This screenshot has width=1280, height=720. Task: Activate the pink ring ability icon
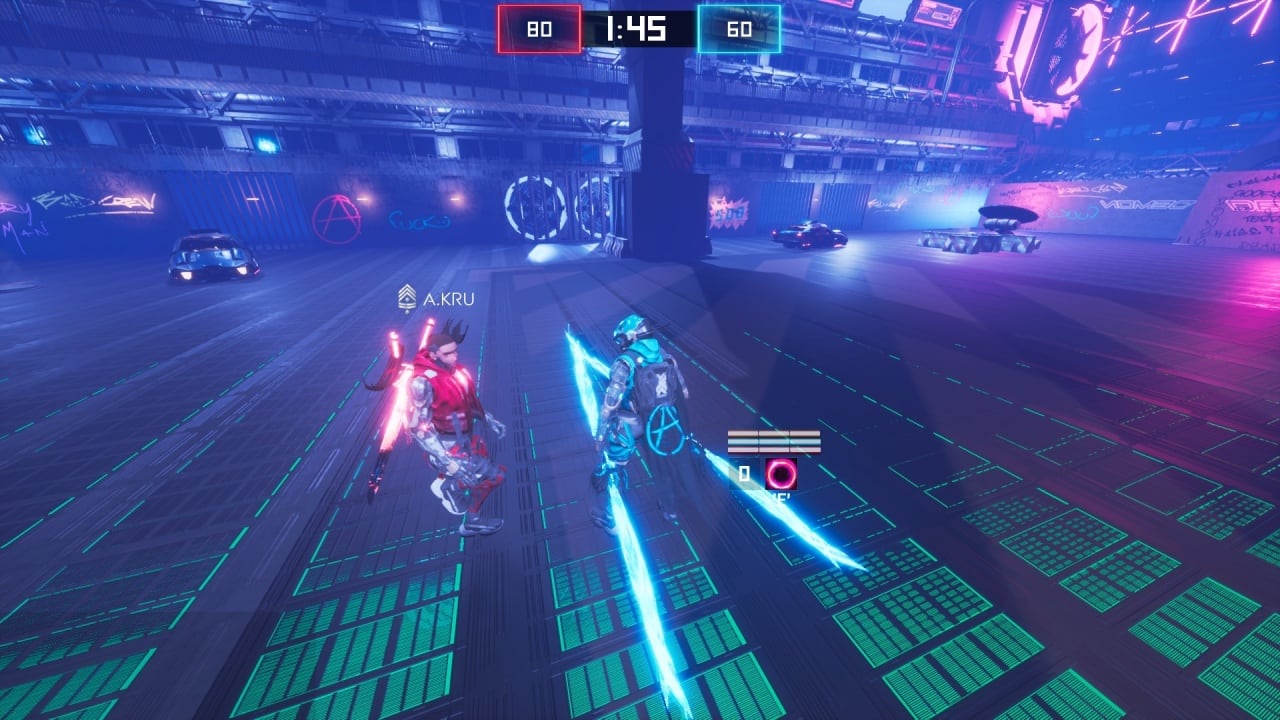[781, 473]
